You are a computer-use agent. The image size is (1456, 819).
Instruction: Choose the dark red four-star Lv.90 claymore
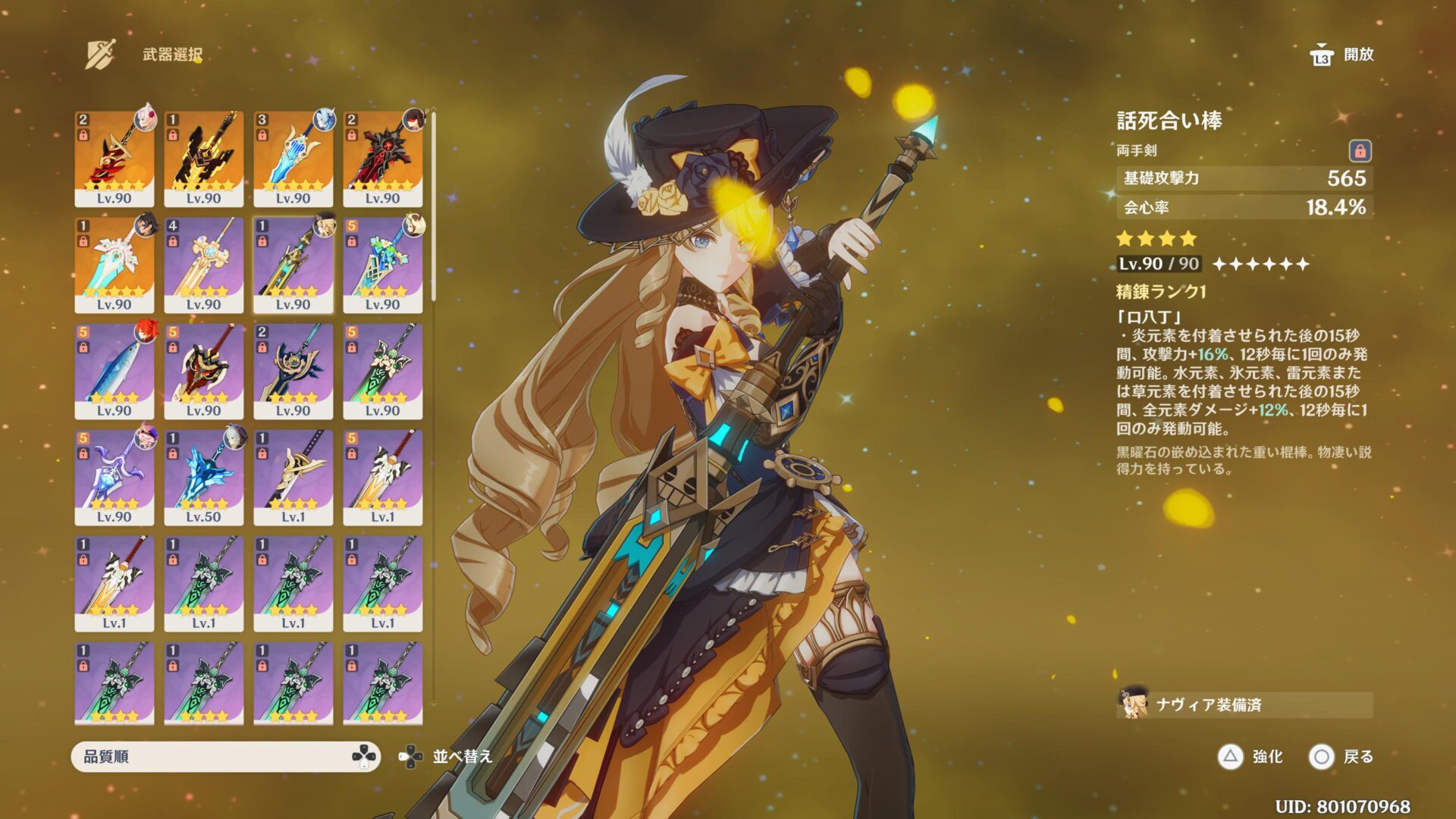tap(203, 371)
